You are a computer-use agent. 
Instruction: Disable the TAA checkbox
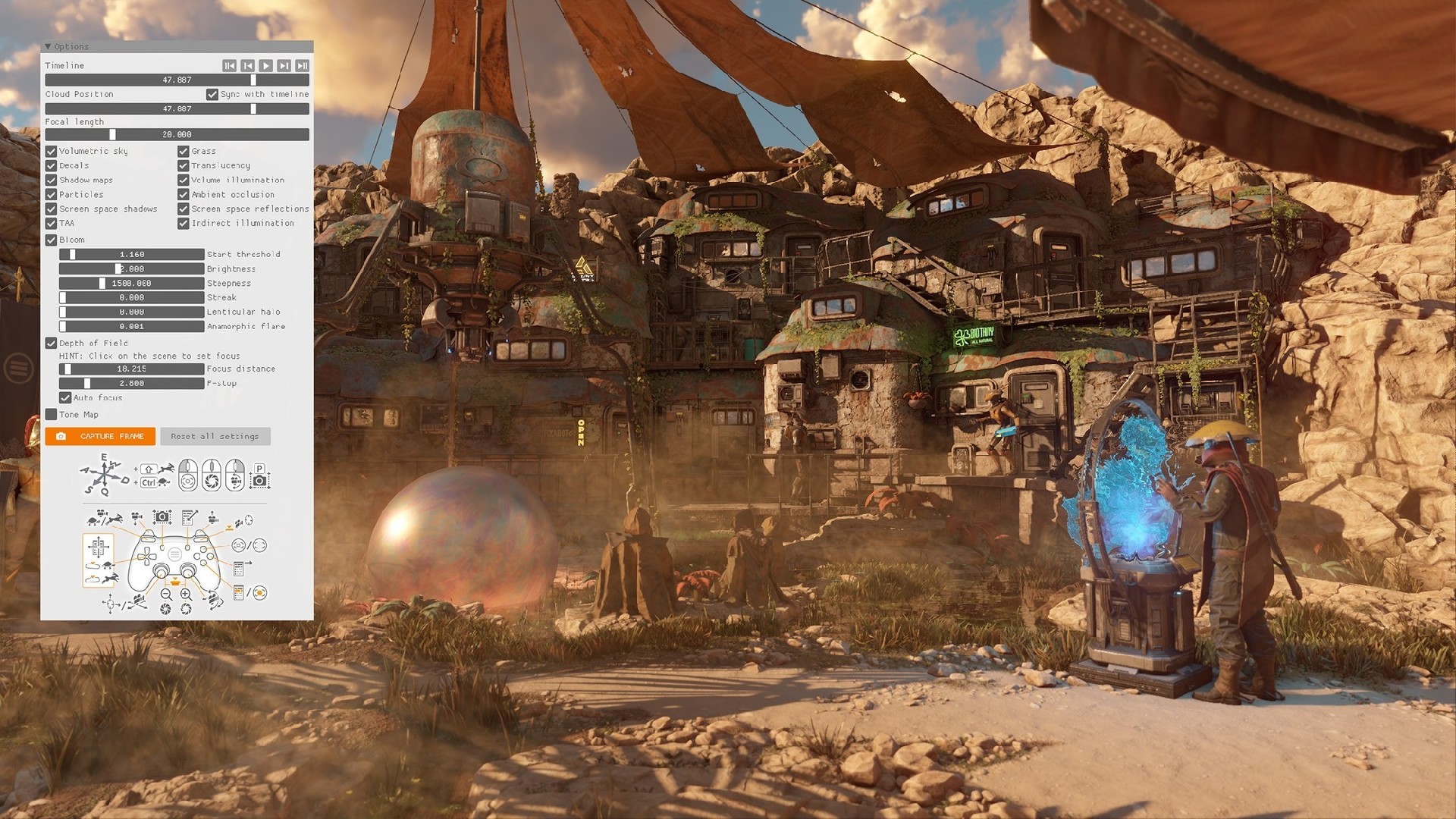click(52, 223)
